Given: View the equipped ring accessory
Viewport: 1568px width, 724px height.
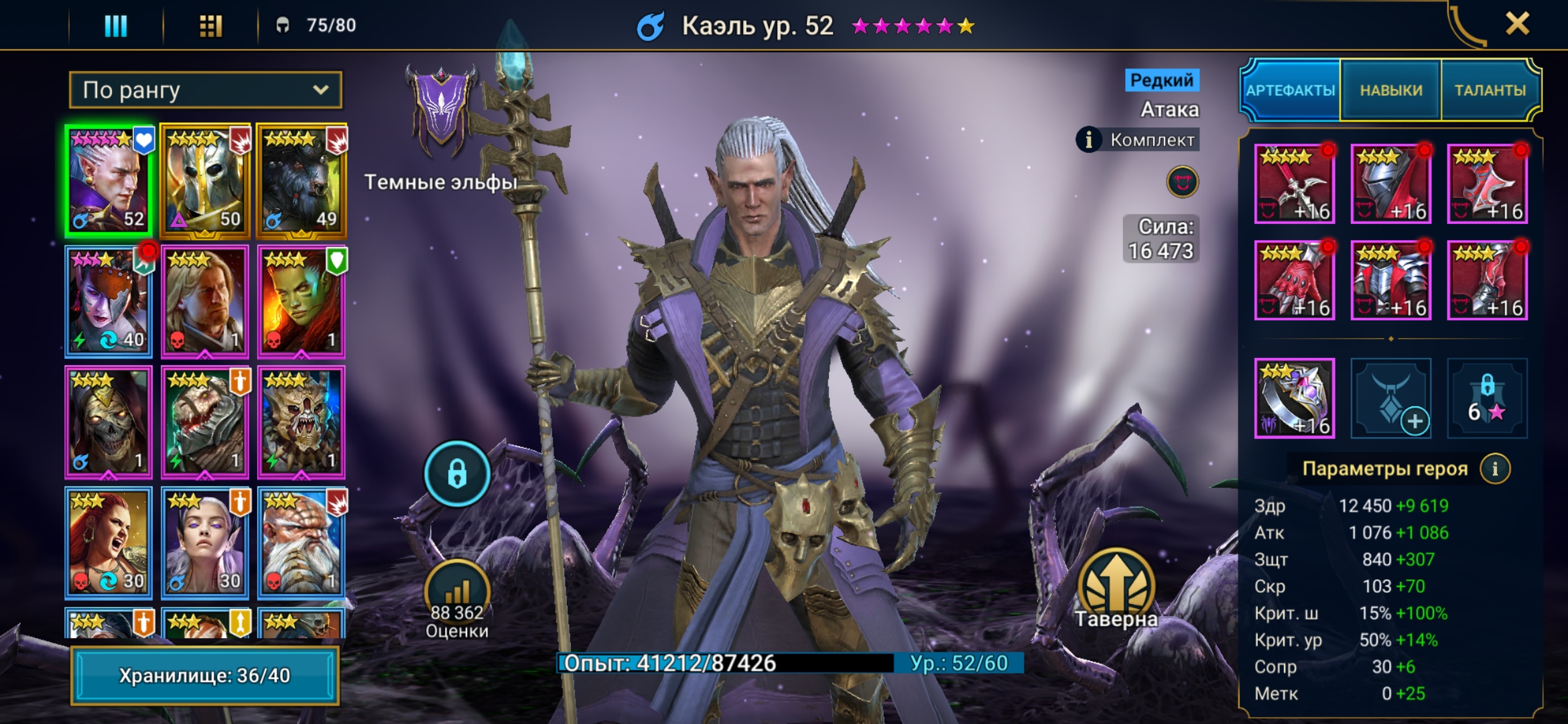Looking at the screenshot, I should point(1294,398).
